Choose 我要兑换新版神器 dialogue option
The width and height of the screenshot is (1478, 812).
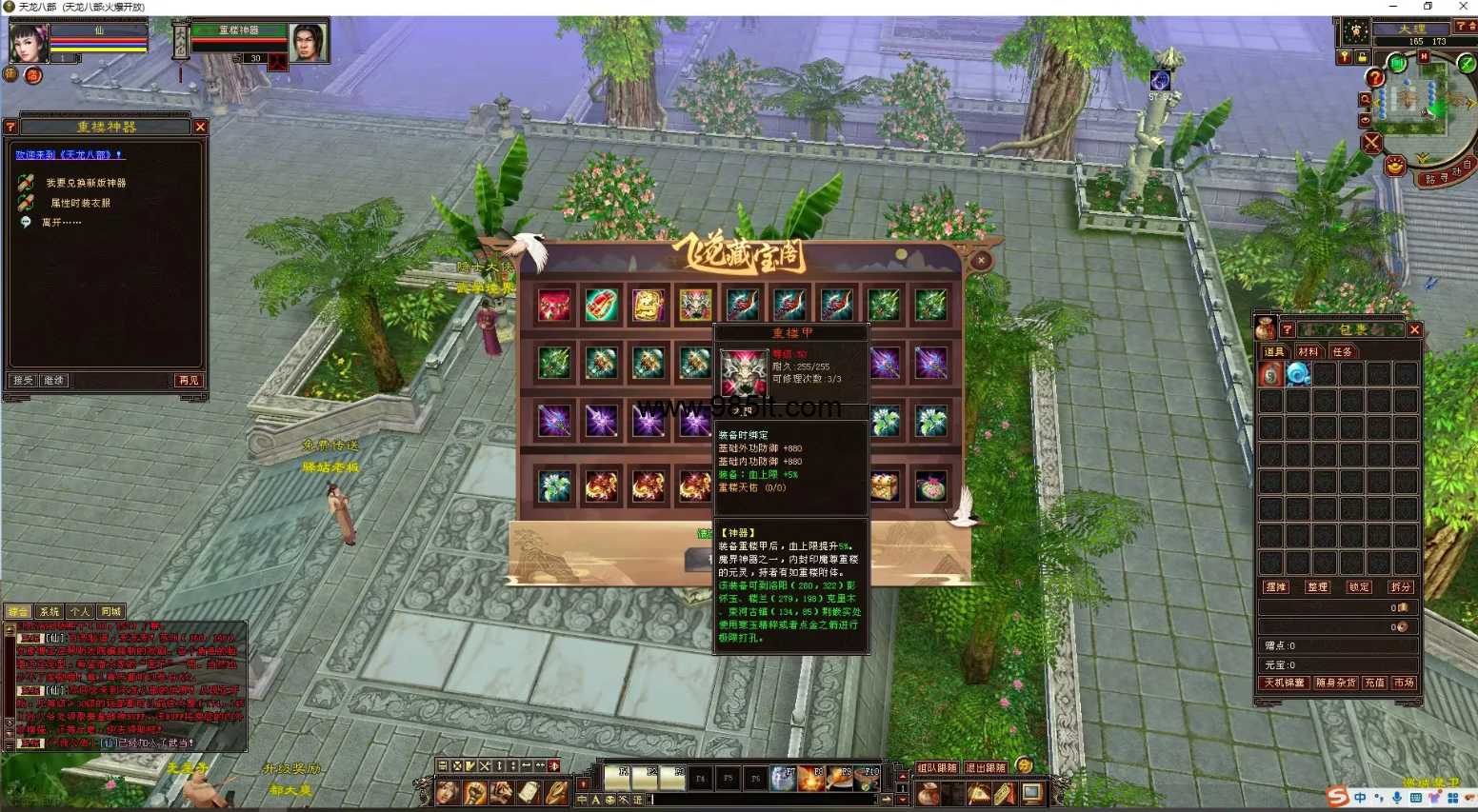point(86,183)
